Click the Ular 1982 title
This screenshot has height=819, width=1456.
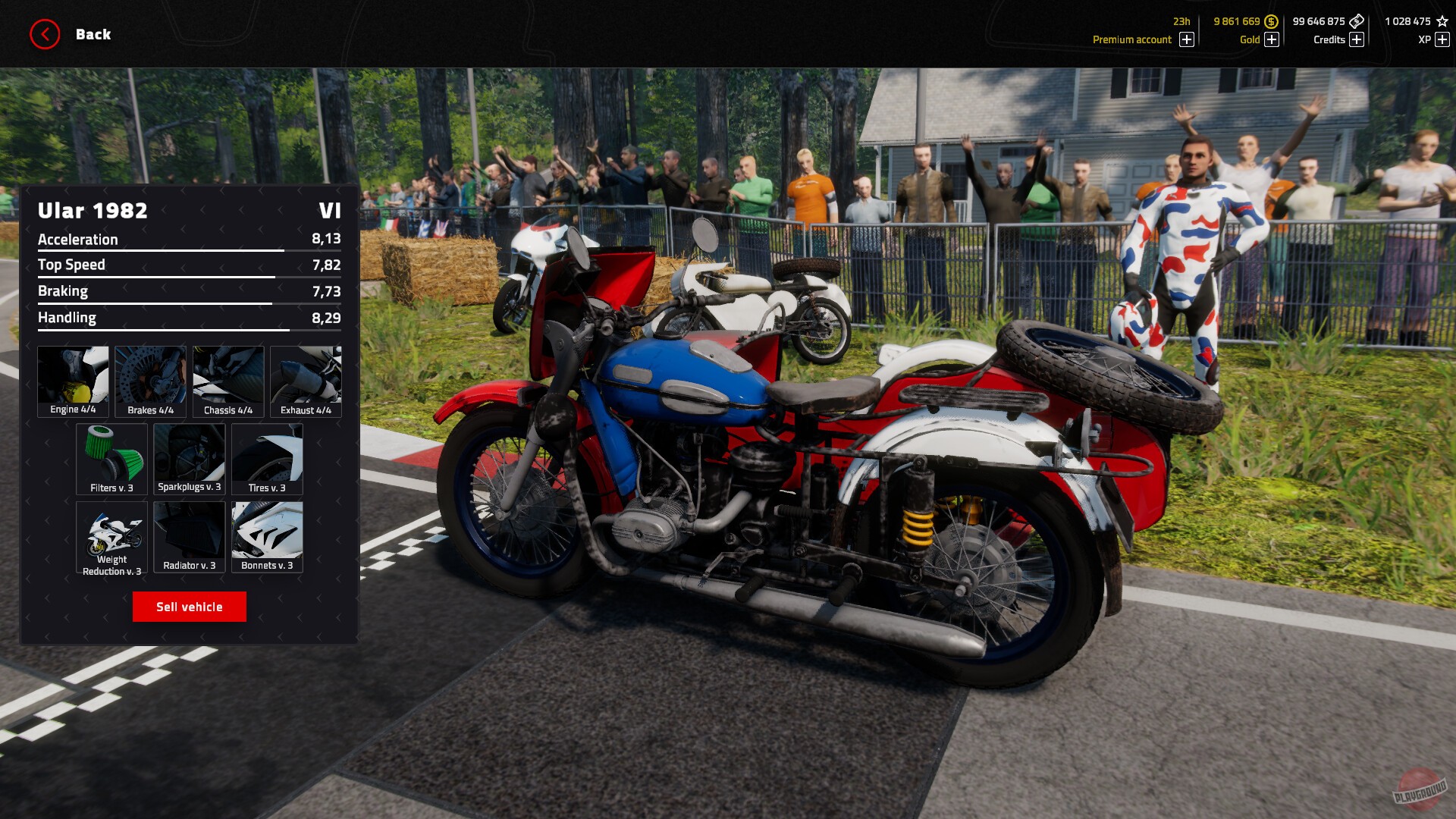(93, 211)
